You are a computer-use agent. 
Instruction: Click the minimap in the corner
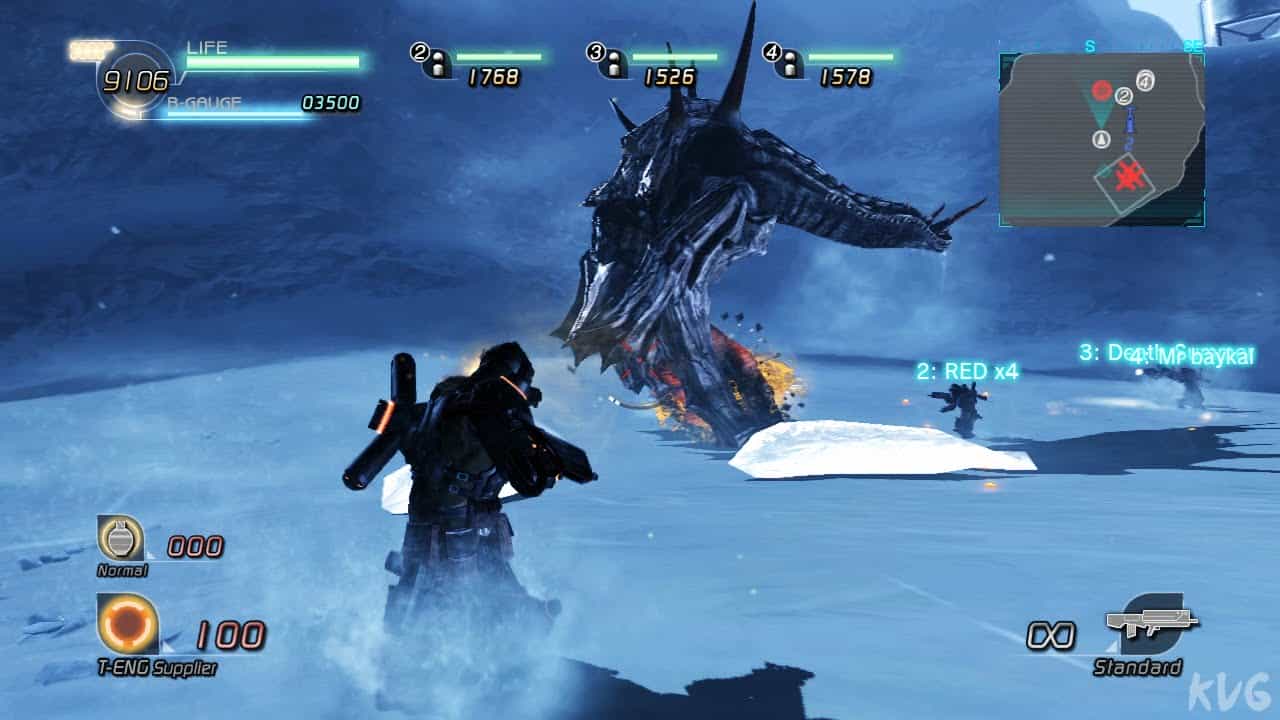point(1101,139)
